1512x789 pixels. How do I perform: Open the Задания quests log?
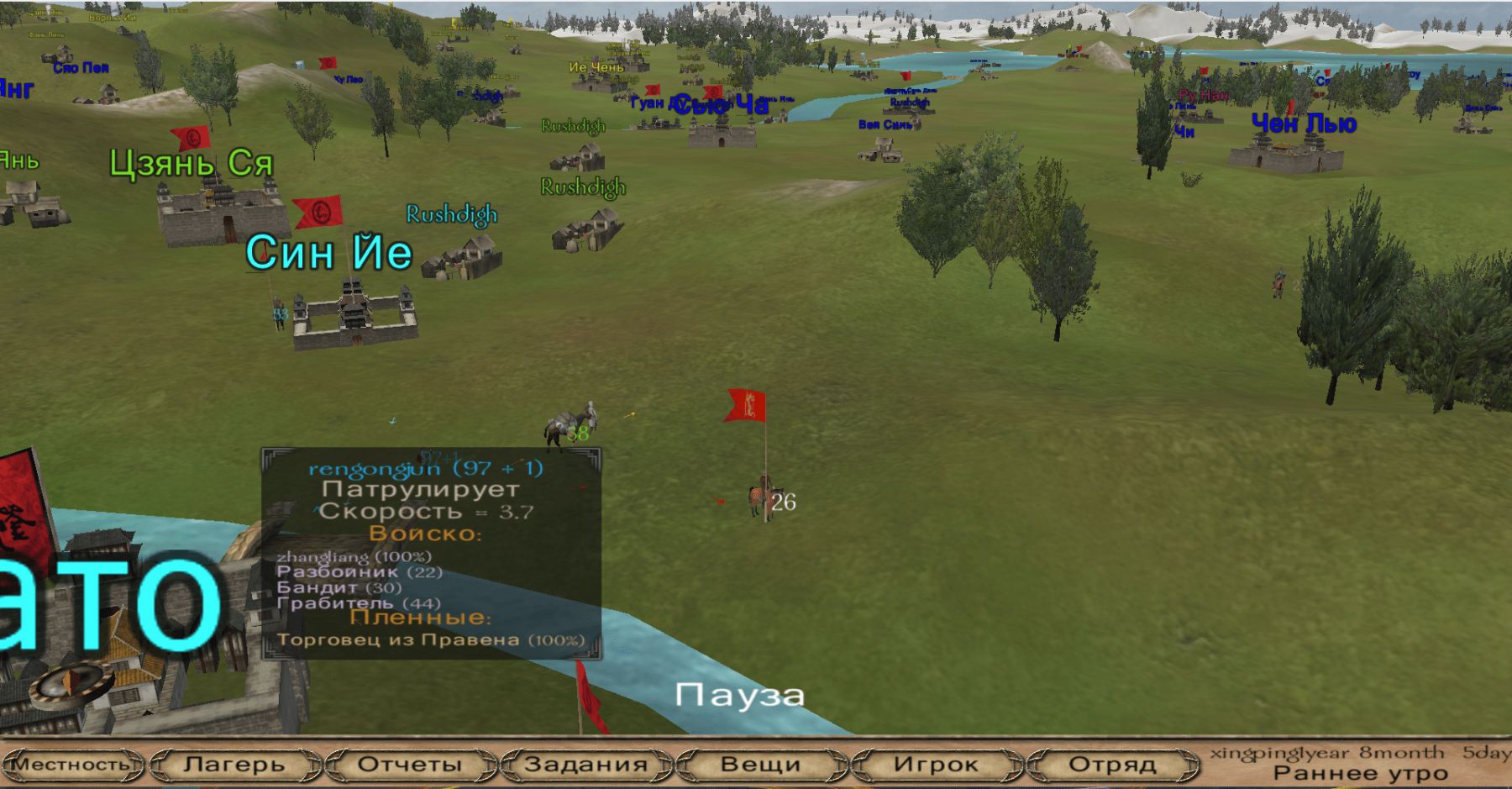tap(585, 765)
